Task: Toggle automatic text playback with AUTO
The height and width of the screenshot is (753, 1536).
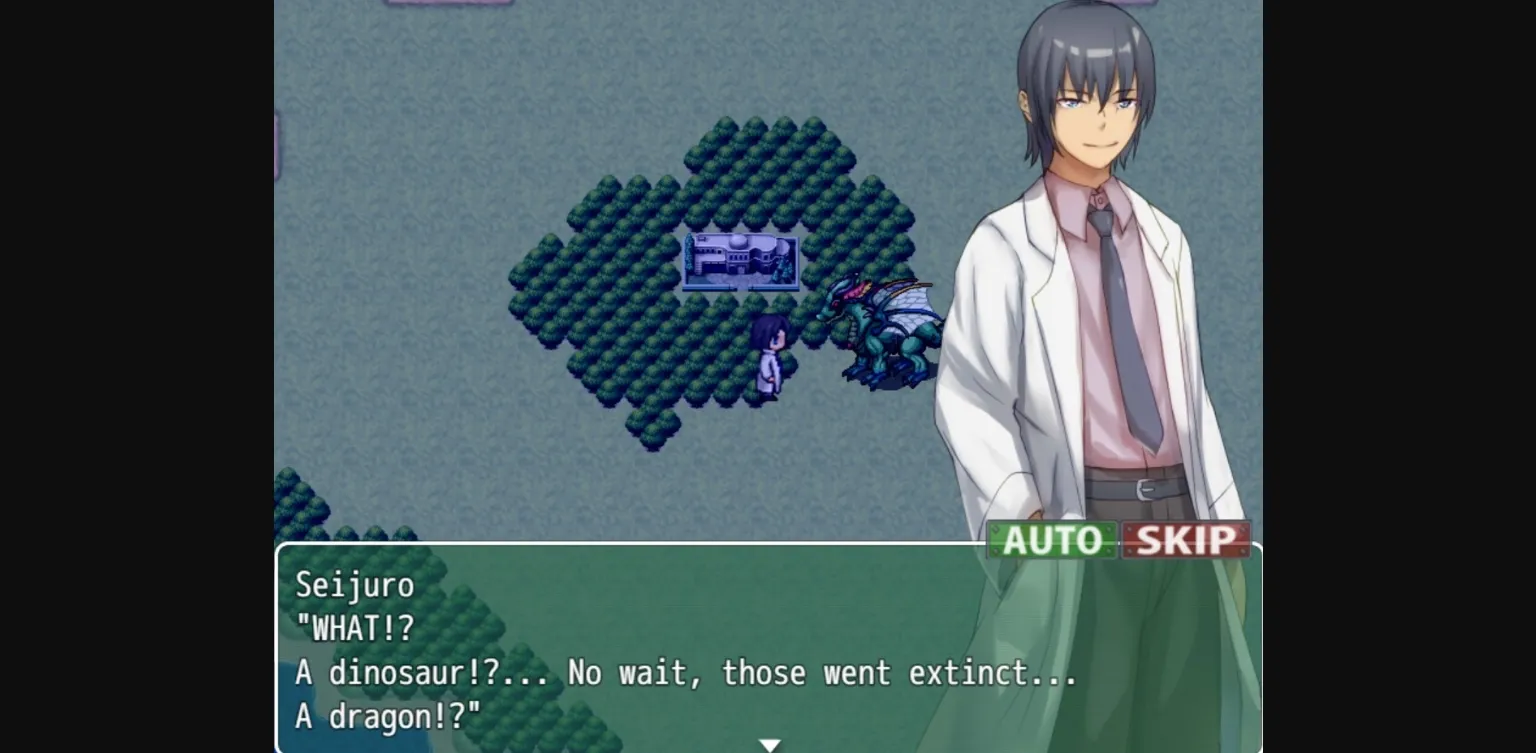Action: click(x=1052, y=540)
